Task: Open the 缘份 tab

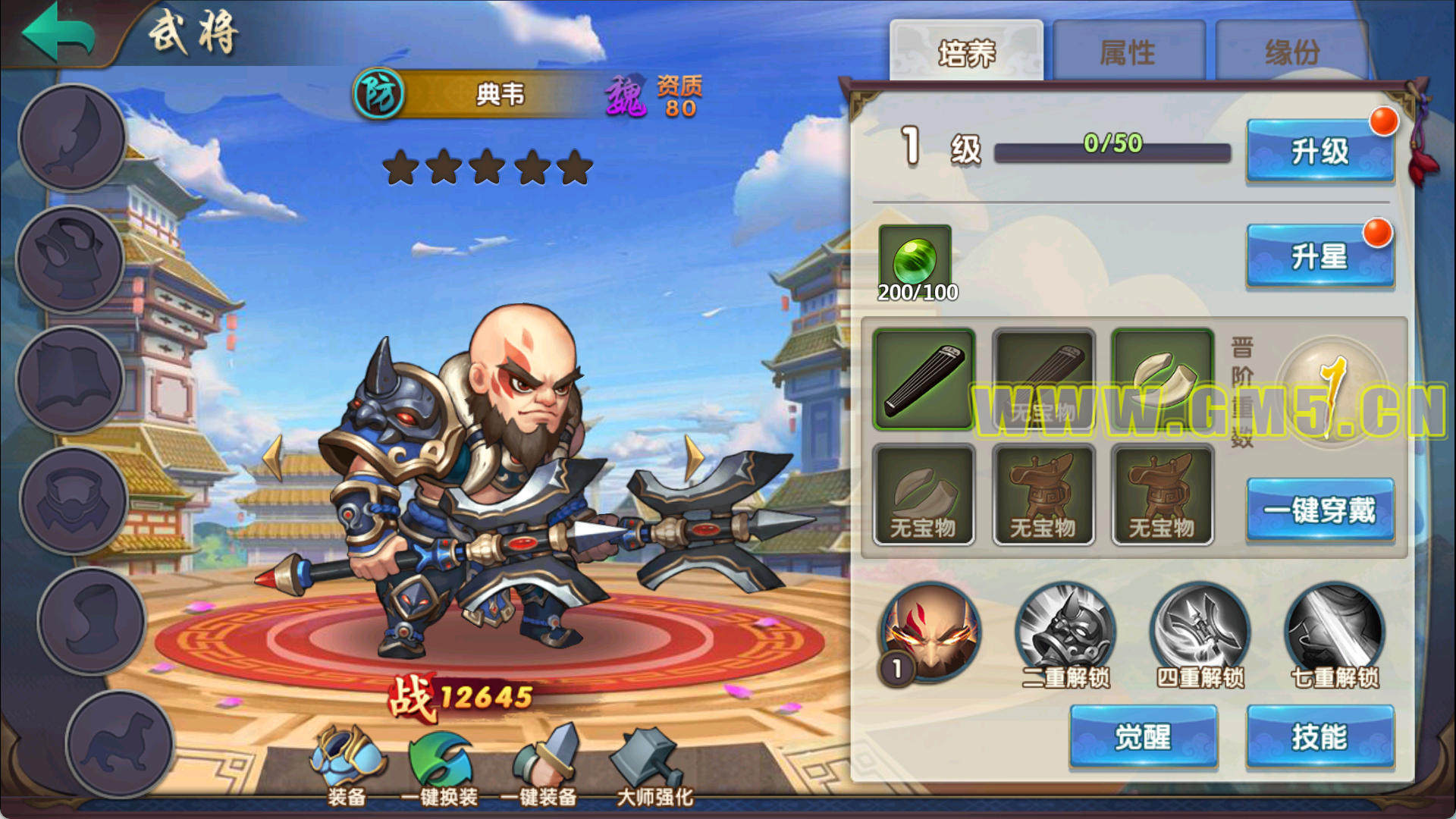Action: [1291, 52]
